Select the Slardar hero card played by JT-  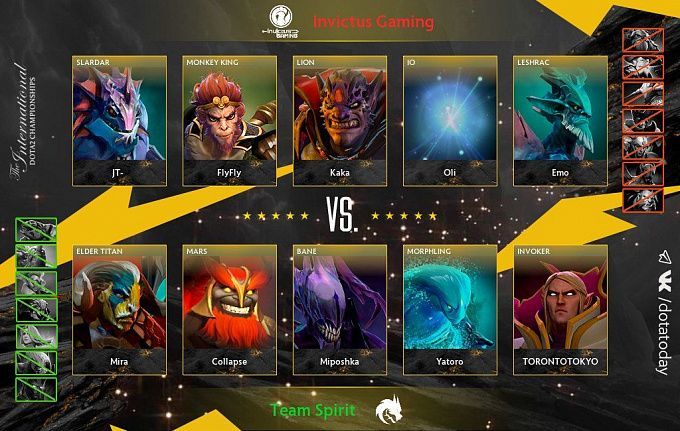[120, 120]
